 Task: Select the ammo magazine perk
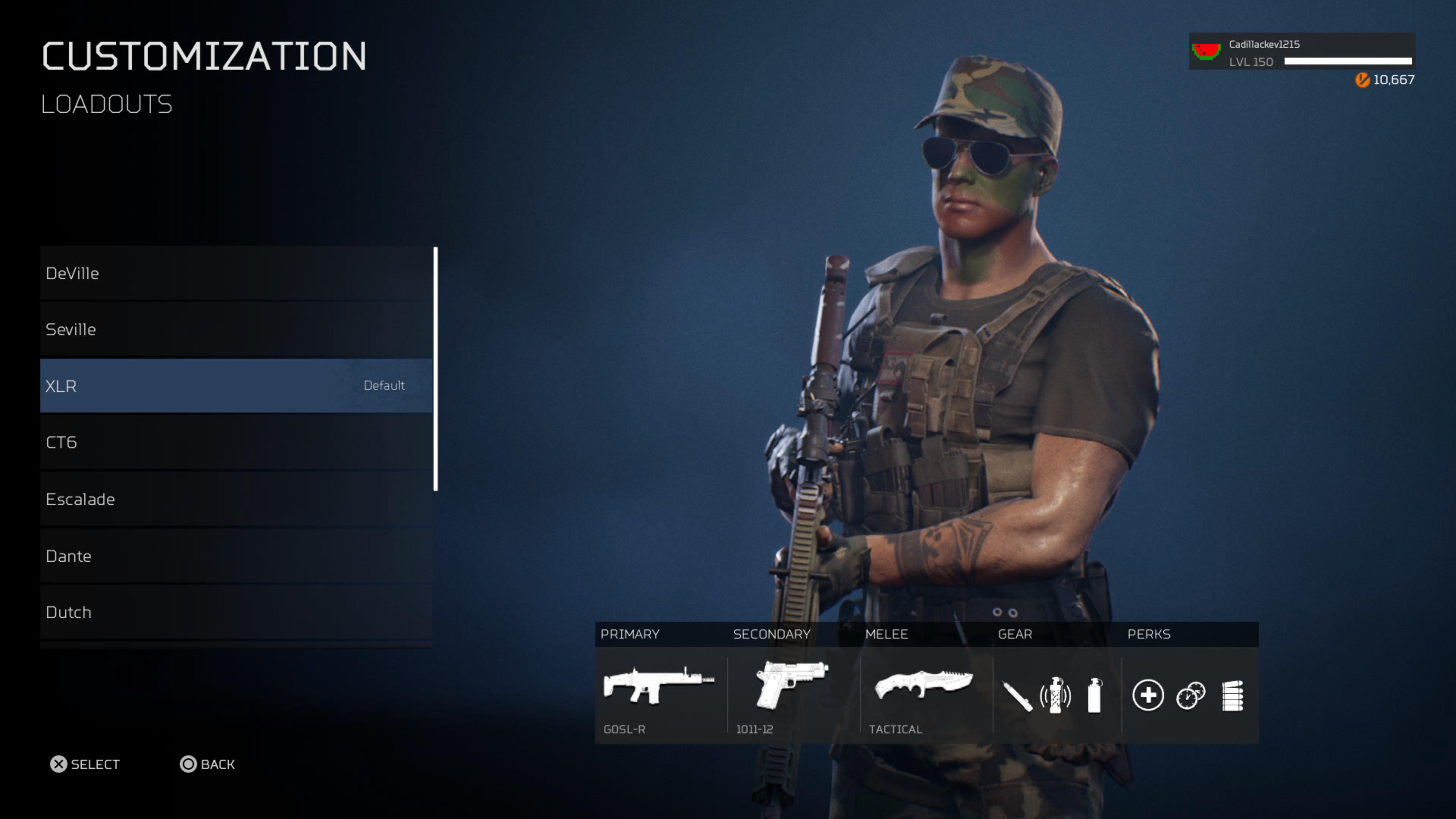1232,695
